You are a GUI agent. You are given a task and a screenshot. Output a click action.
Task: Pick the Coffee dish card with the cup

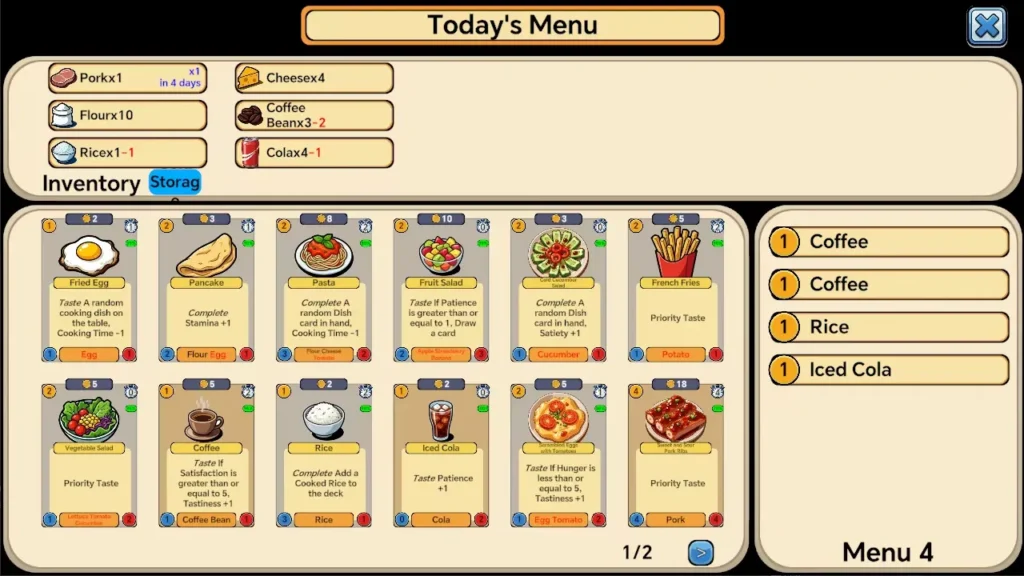pyautogui.click(x=206, y=456)
